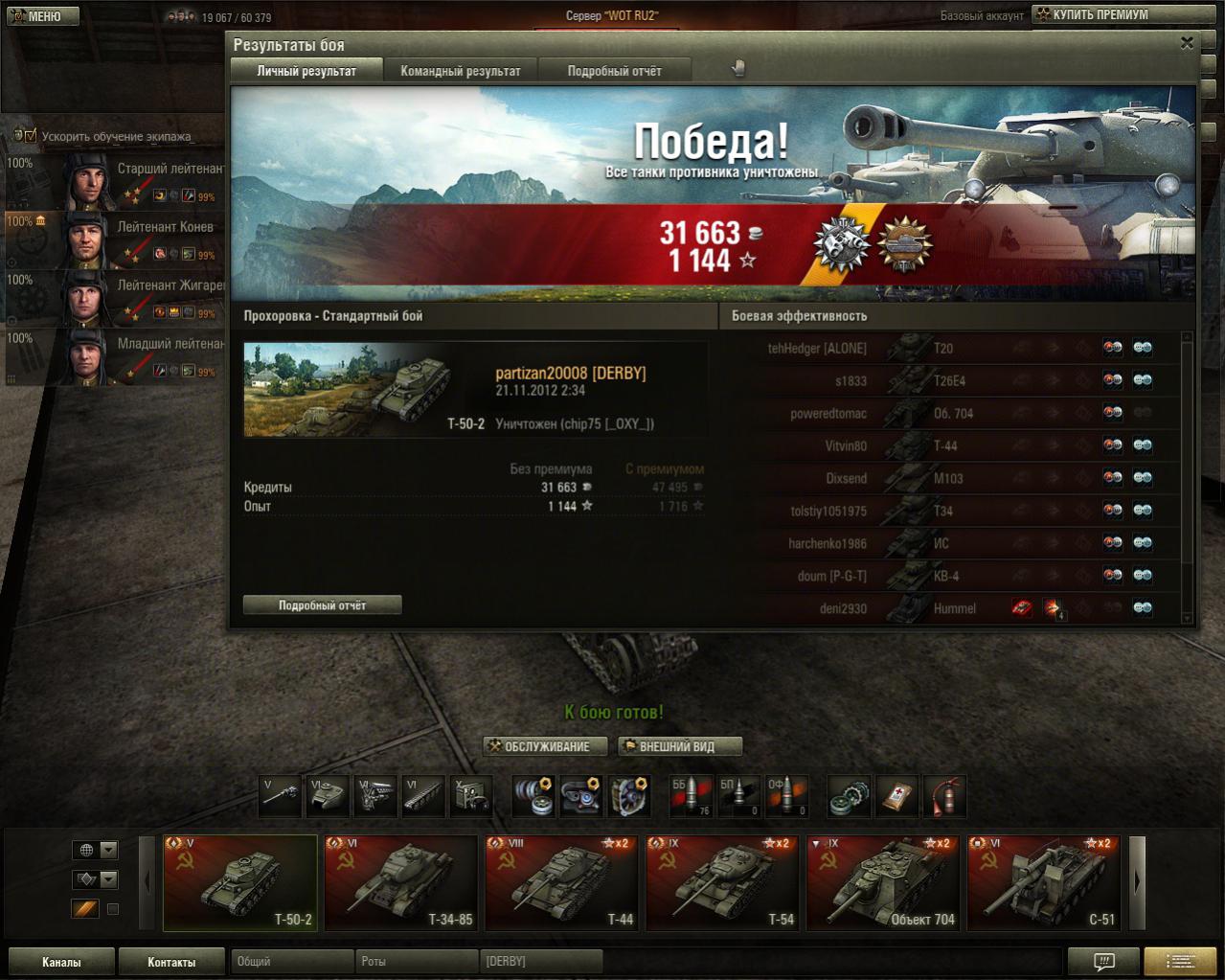Select the T-34-85 tank in carousel
The image size is (1225, 980).
click(x=401, y=883)
